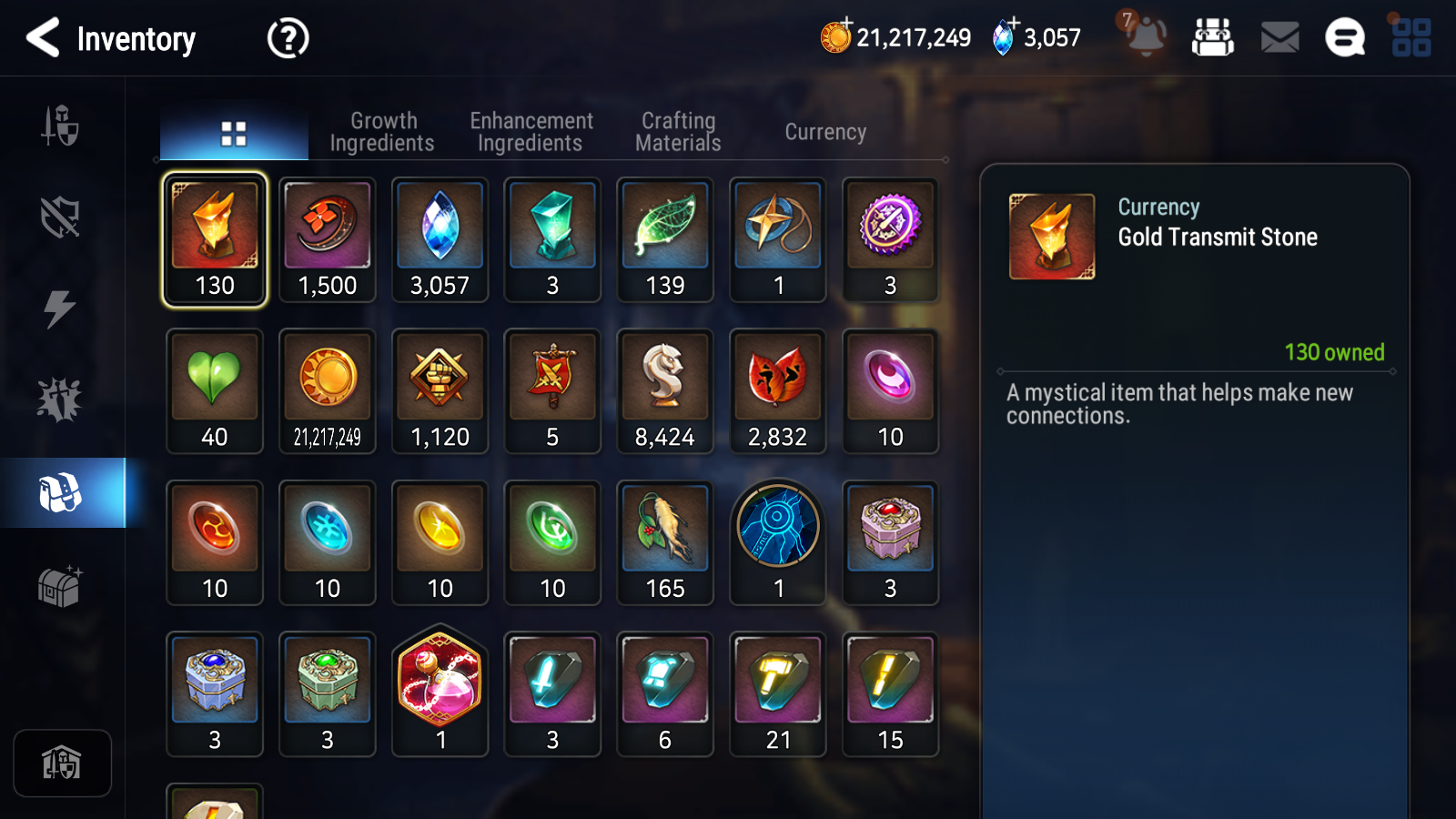Select the Gold Transmit Stone slot
The height and width of the screenshot is (819, 1456).
[215, 239]
